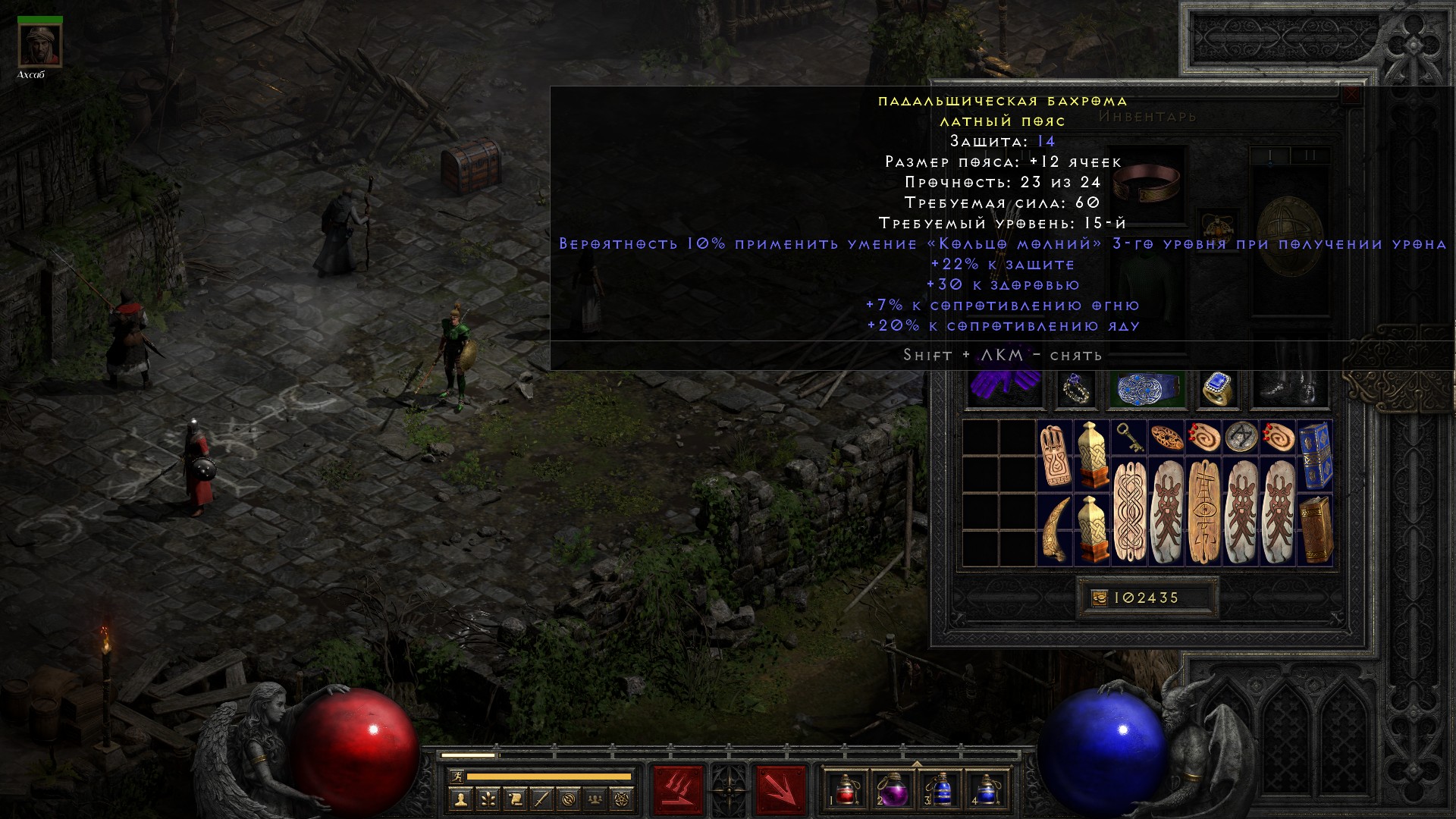Click the gold coins button
Viewport: 1456px width, 819px height.
(1100, 598)
